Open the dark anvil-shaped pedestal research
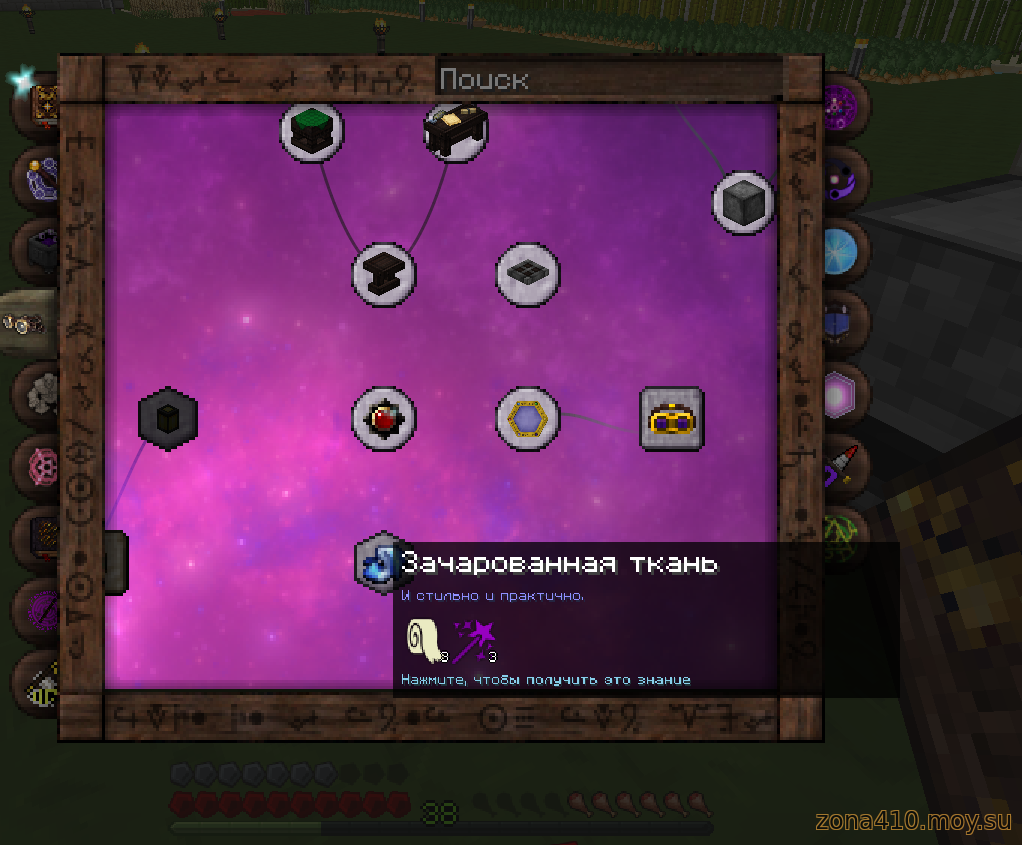 [x=384, y=273]
